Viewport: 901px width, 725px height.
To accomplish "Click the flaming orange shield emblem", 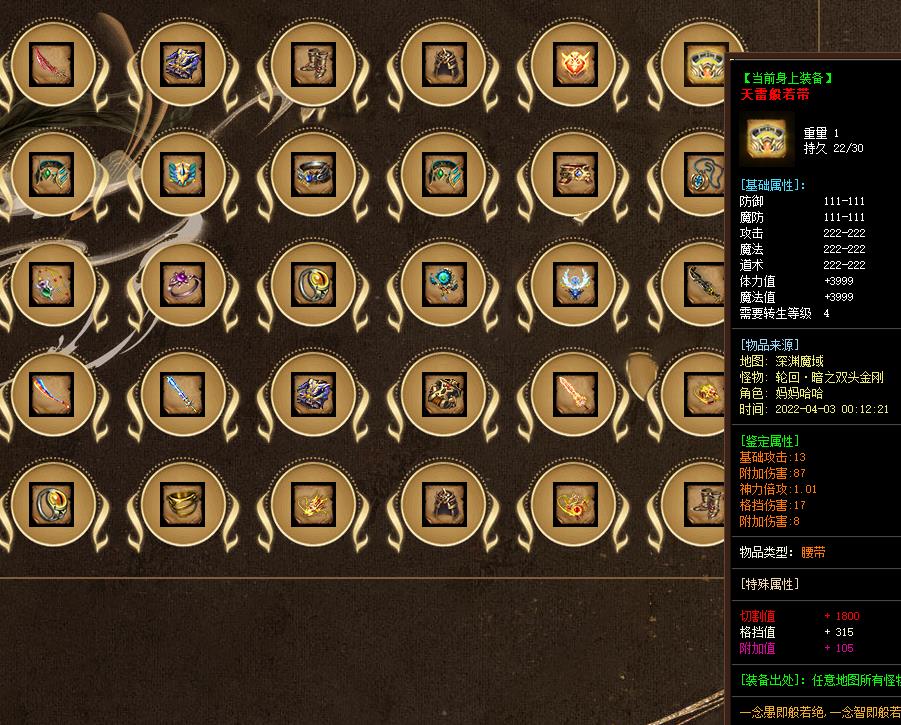I will click(x=573, y=65).
